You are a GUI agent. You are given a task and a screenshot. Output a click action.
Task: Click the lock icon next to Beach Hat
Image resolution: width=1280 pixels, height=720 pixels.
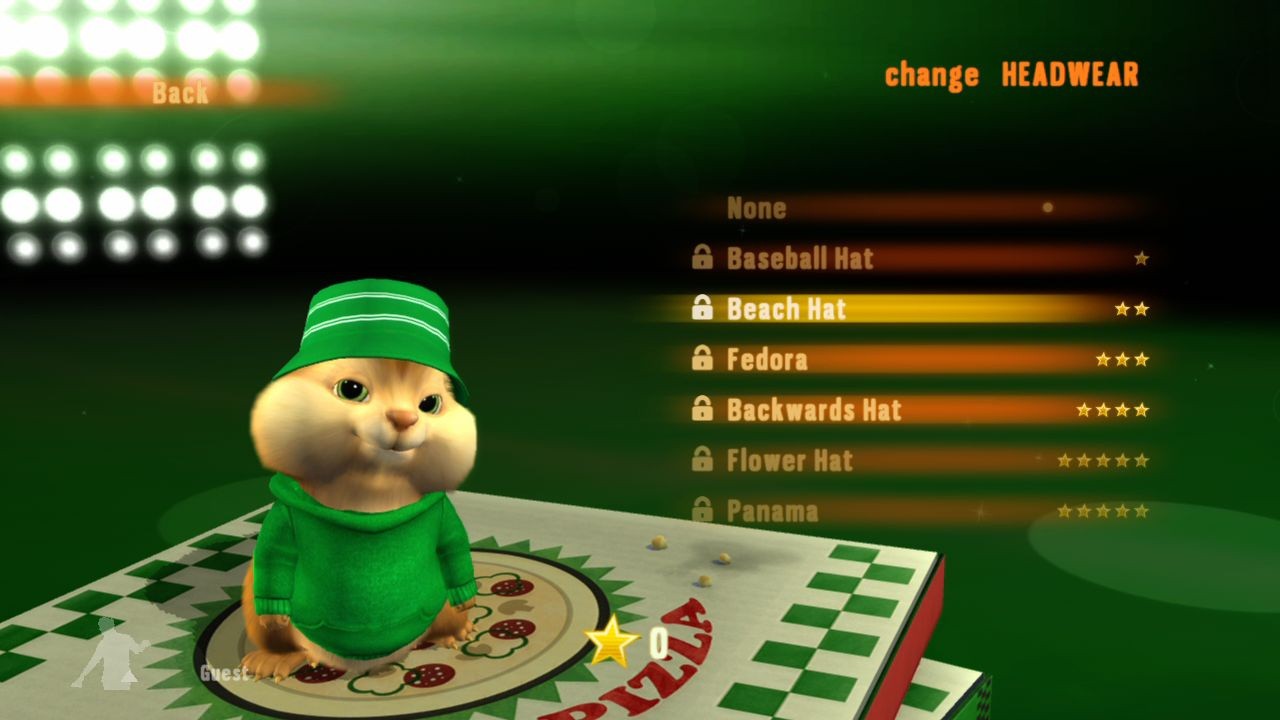(x=703, y=309)
